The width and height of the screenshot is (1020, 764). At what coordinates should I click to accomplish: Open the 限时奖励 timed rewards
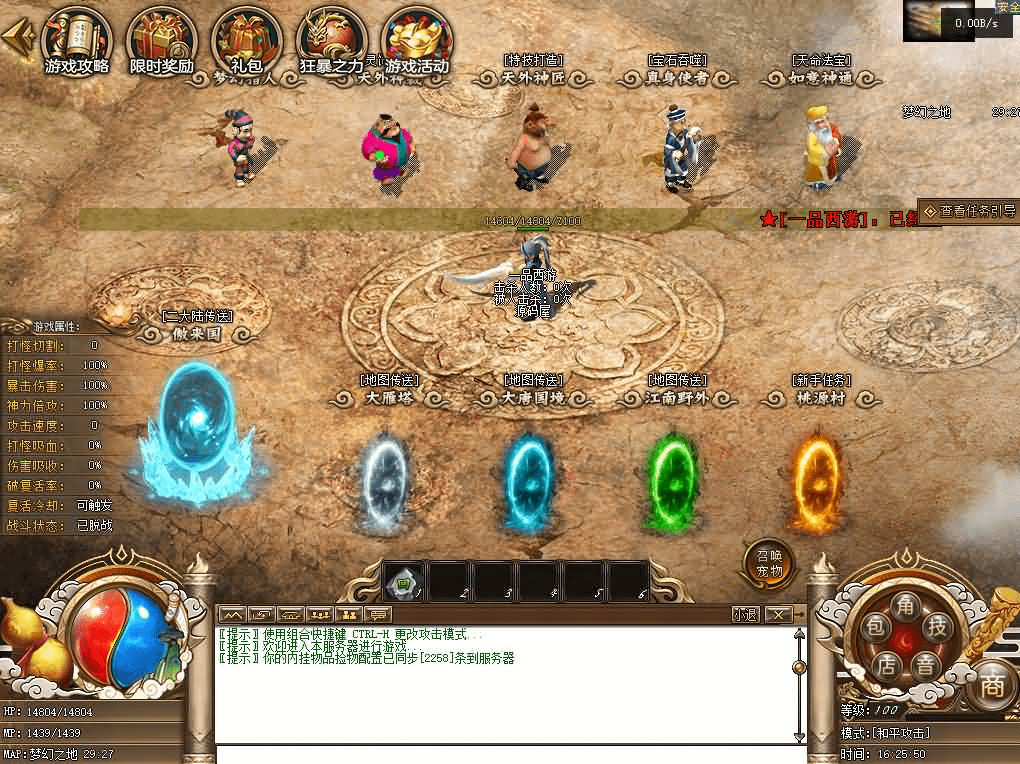[162, 42]
